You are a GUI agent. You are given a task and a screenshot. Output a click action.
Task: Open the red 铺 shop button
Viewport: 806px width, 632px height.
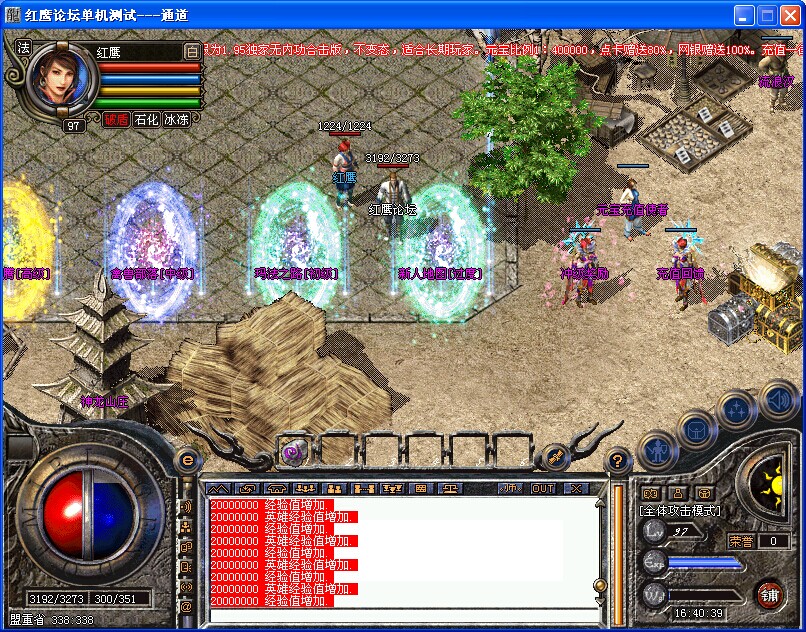click(x=769, y=594)
